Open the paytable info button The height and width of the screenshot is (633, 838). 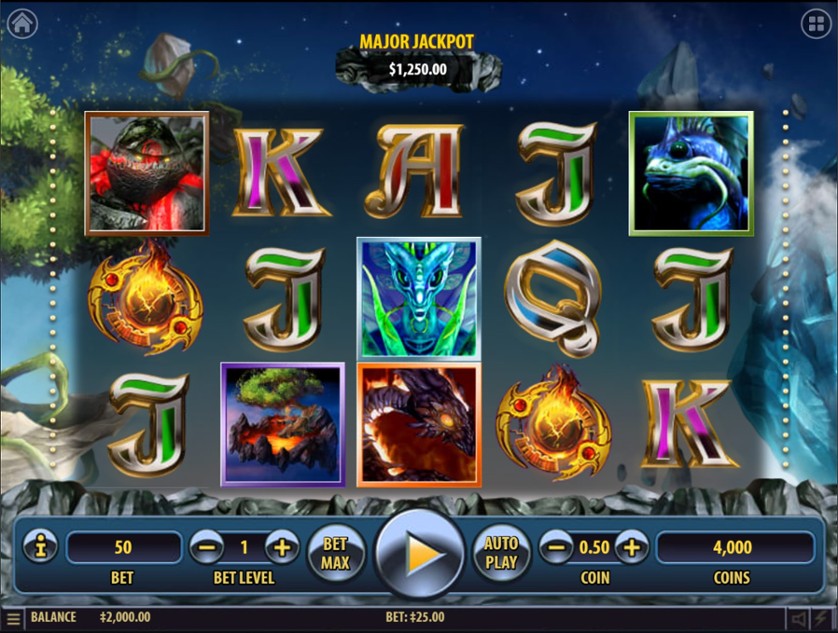click(38, 548)
